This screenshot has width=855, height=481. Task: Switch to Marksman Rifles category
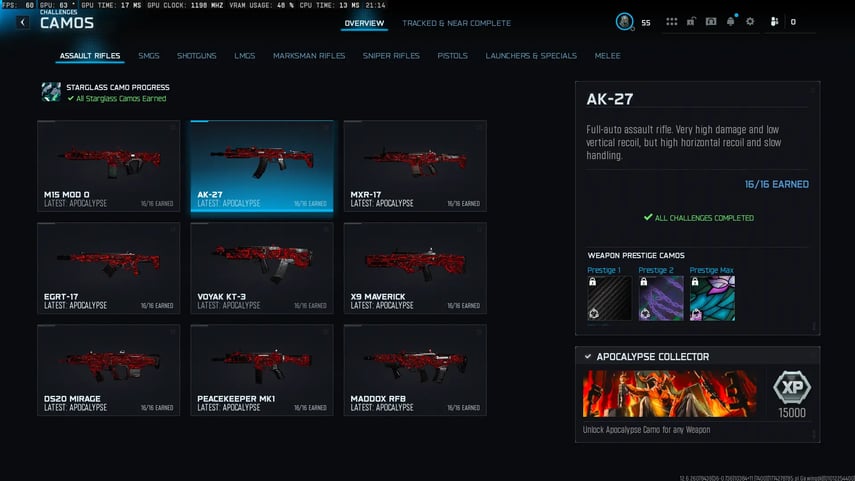tap(309, 56)
